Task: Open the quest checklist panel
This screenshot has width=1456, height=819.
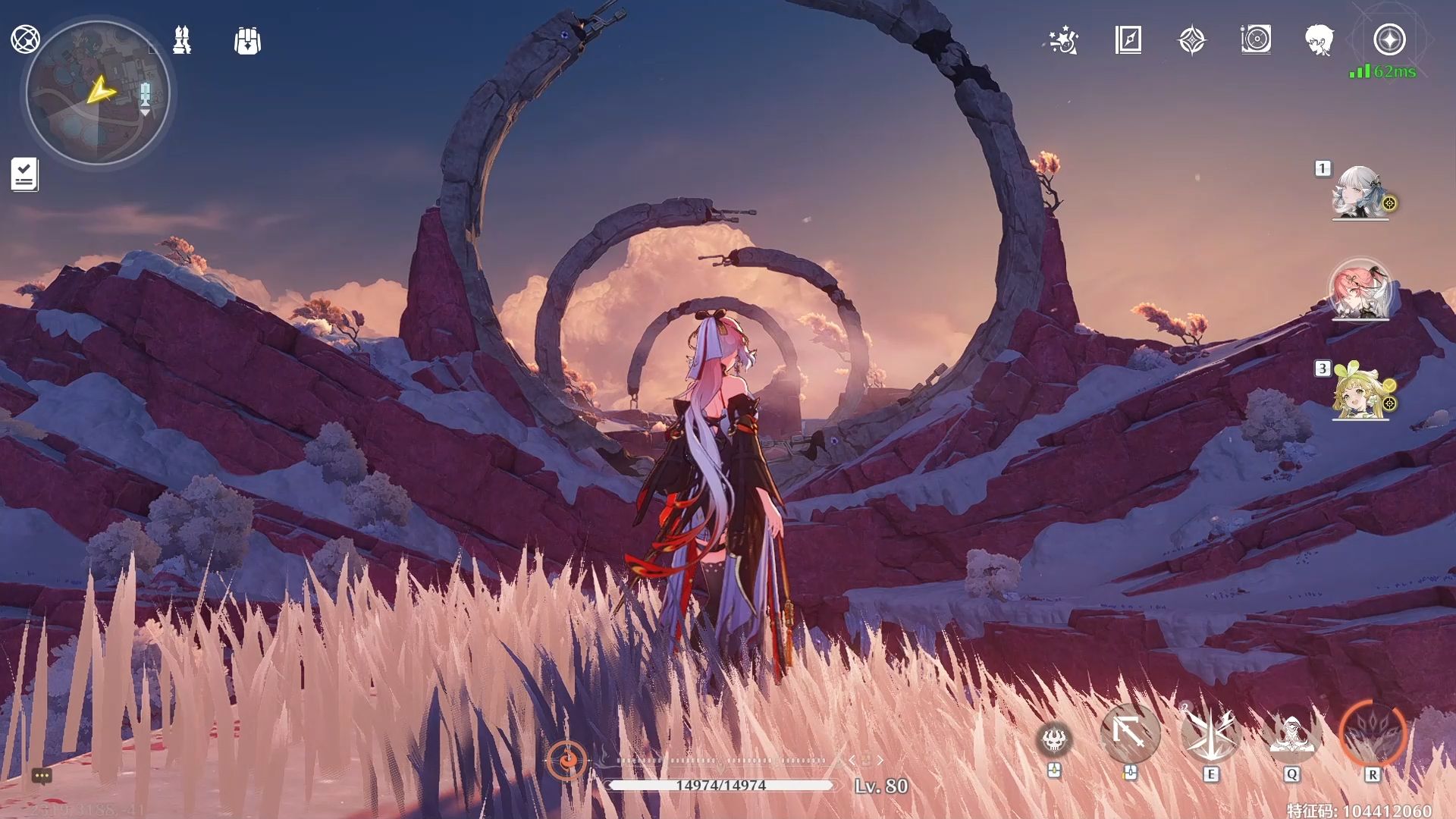Action: click(x=24, y=174)
